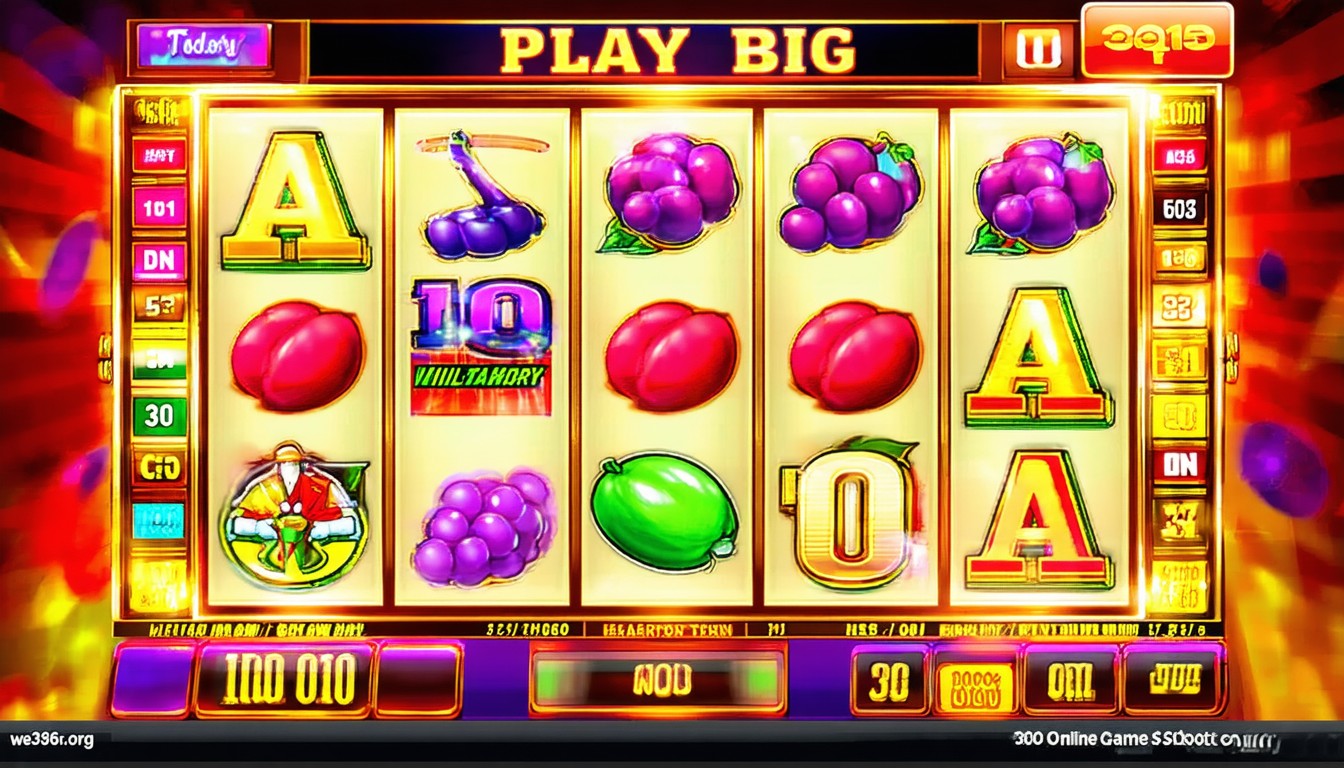Tap the 'OML' button

(1069, 682)
